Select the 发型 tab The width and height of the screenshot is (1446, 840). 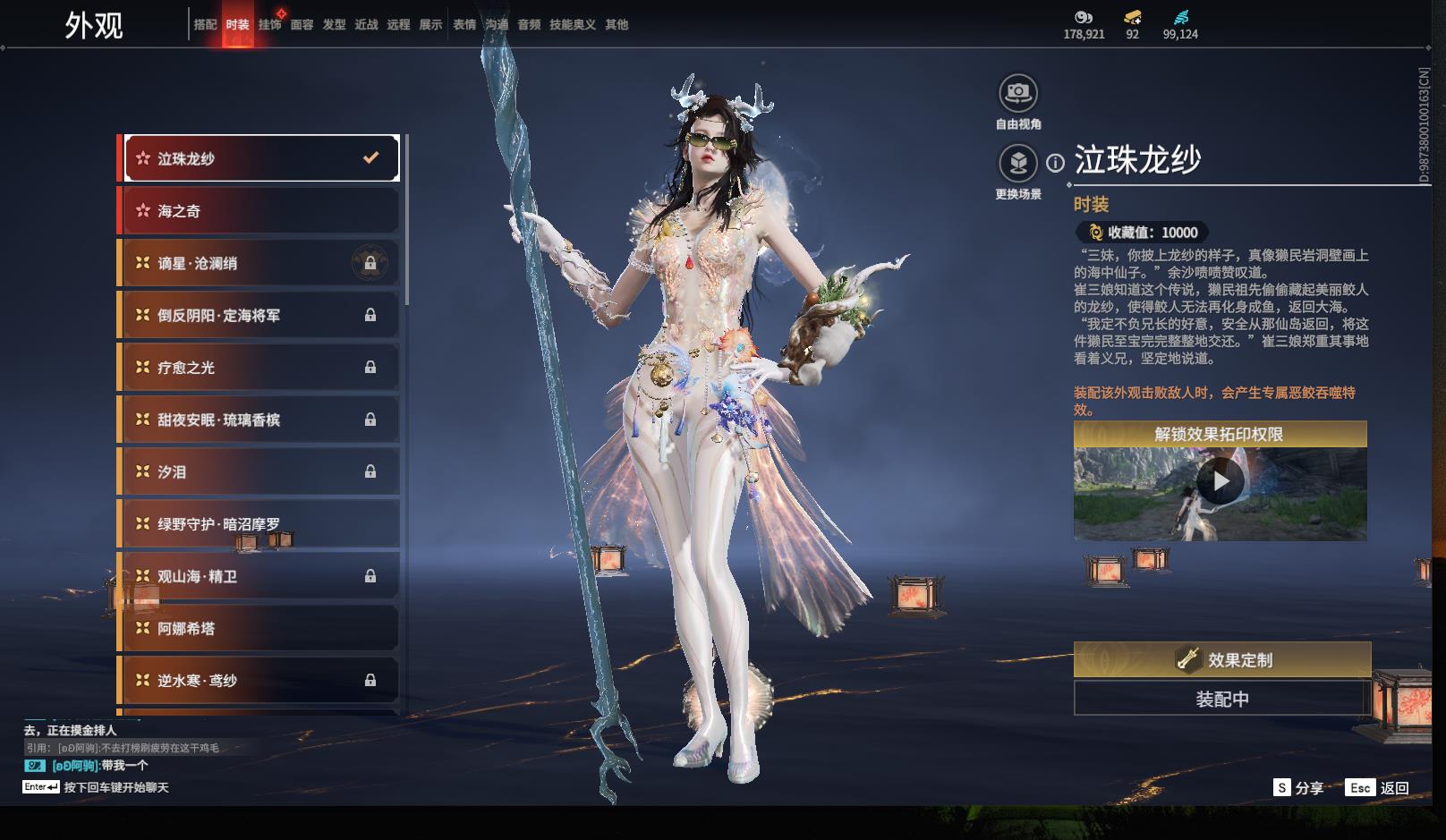[335, 25]
